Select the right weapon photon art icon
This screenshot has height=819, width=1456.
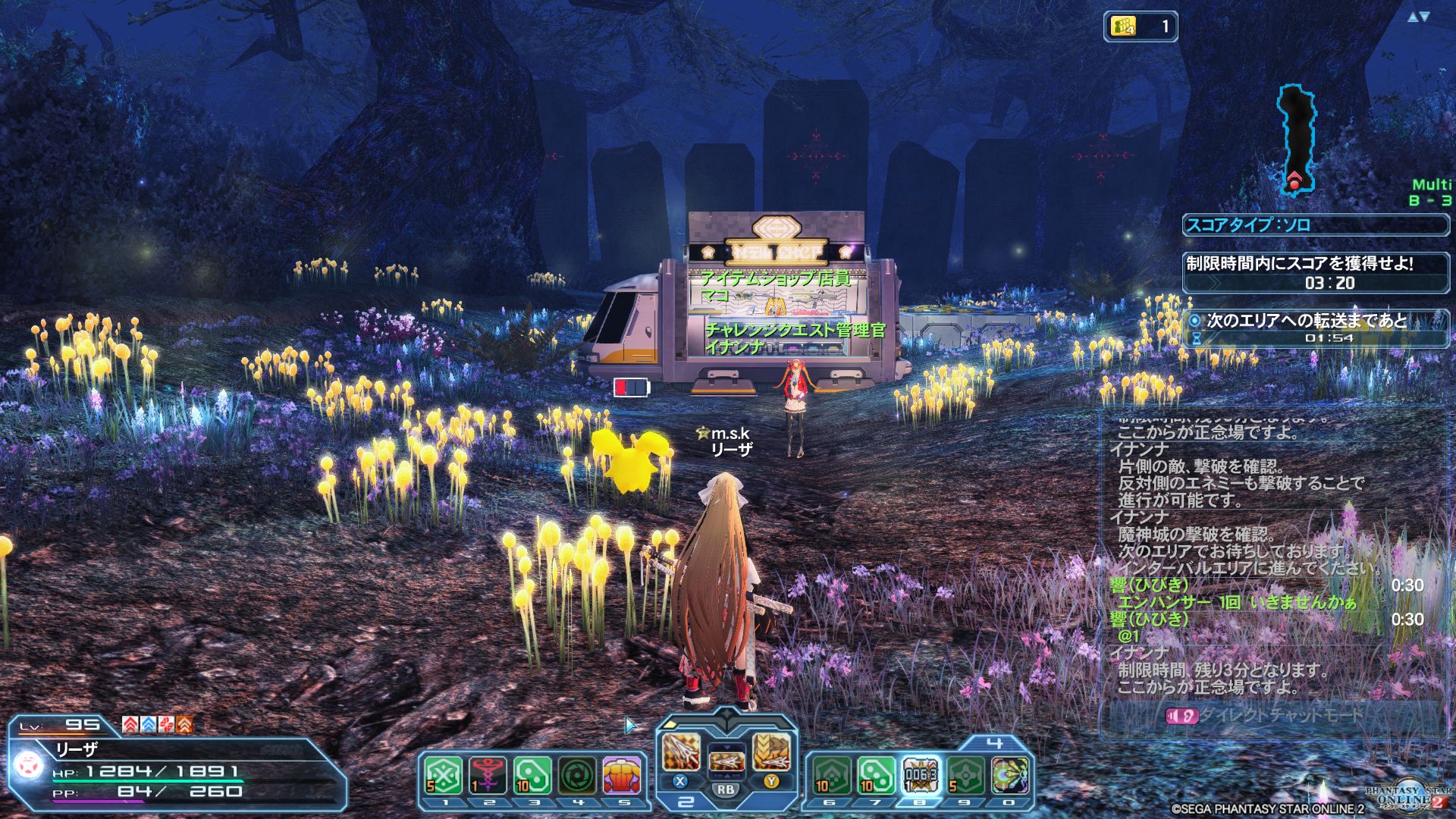click(771, 751)
